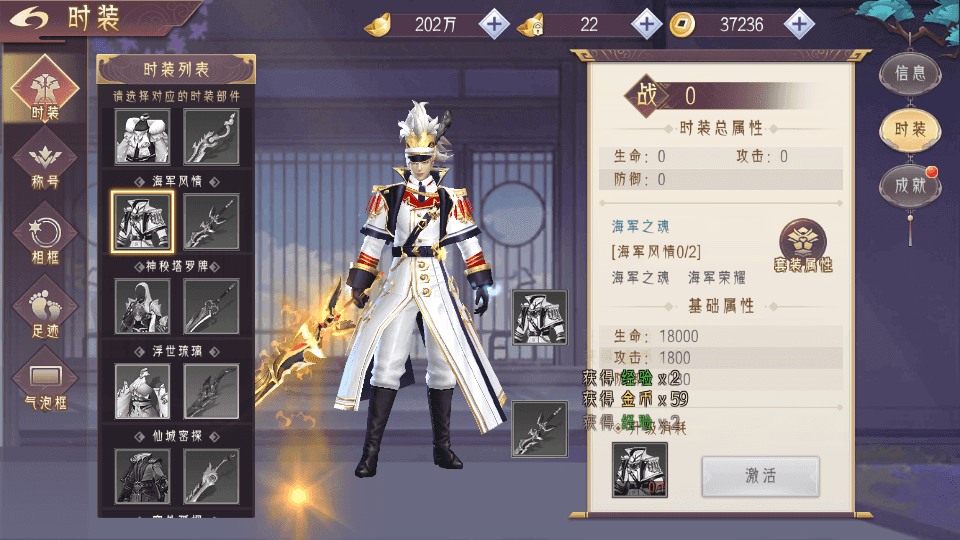Pick the 神秘塔罗牌 outfit thumbnail
Screen dimensions: 960x540
142,306
